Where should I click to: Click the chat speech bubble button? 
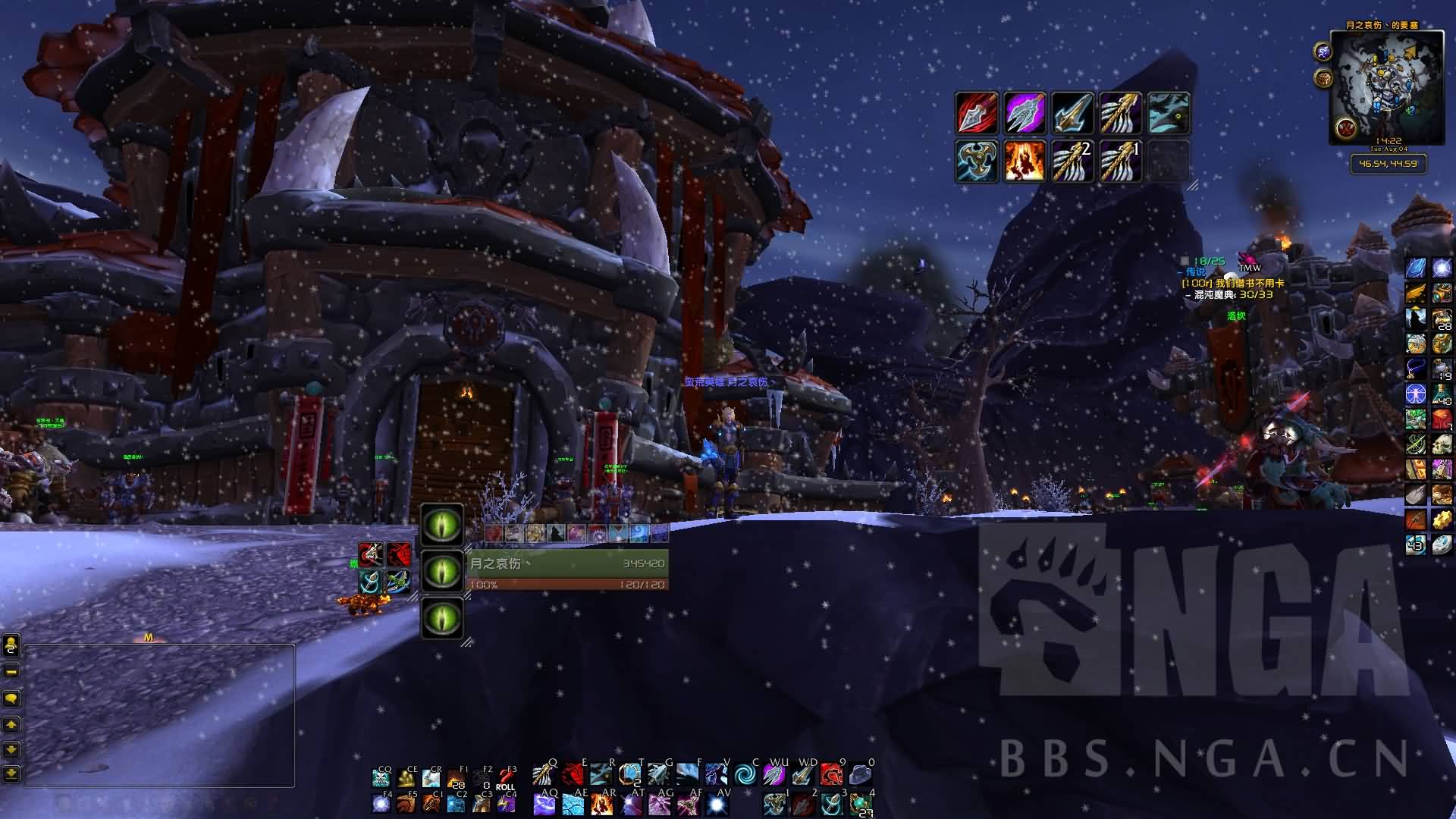[11, 698]
